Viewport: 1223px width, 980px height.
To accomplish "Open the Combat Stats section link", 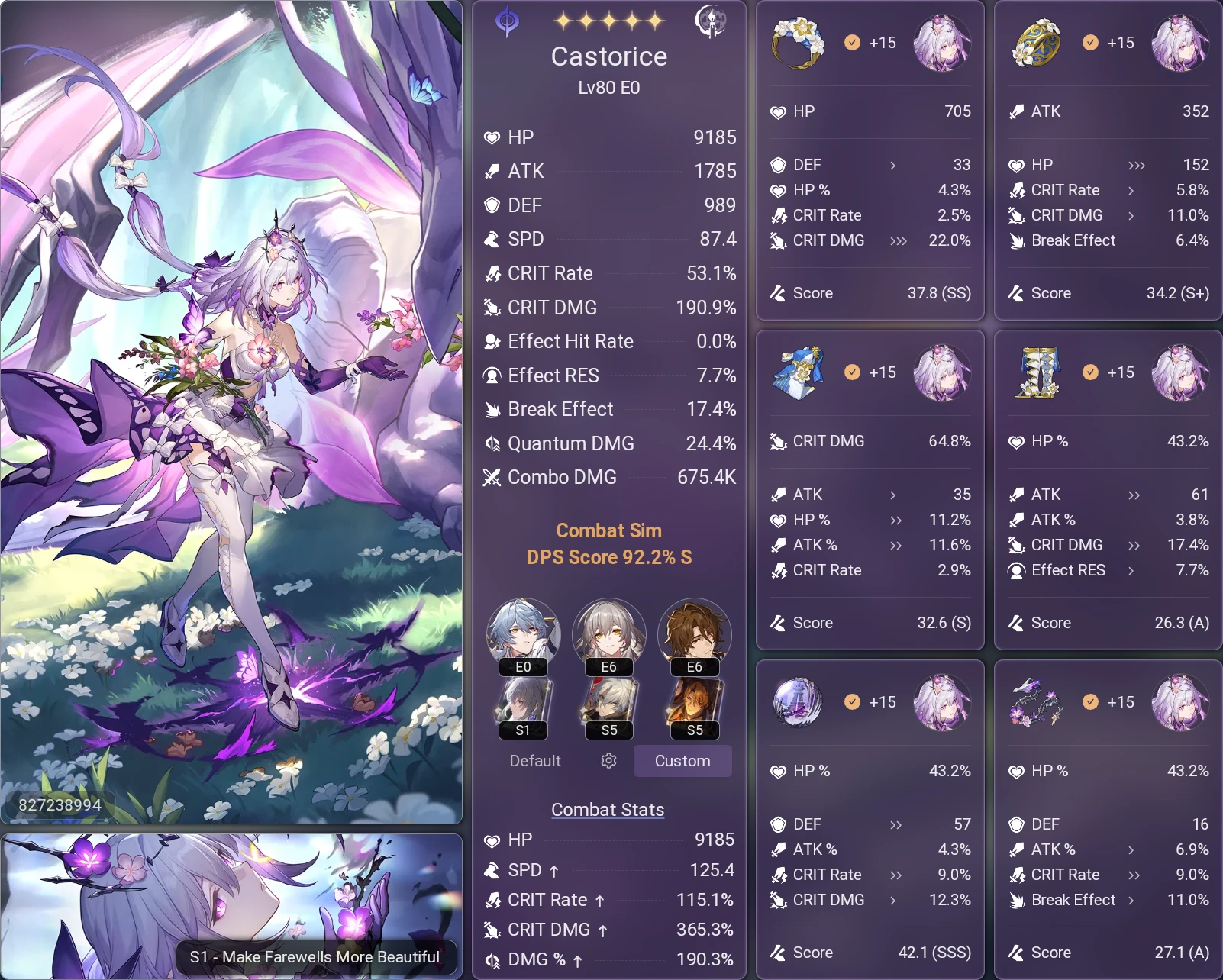I will 608,810.
